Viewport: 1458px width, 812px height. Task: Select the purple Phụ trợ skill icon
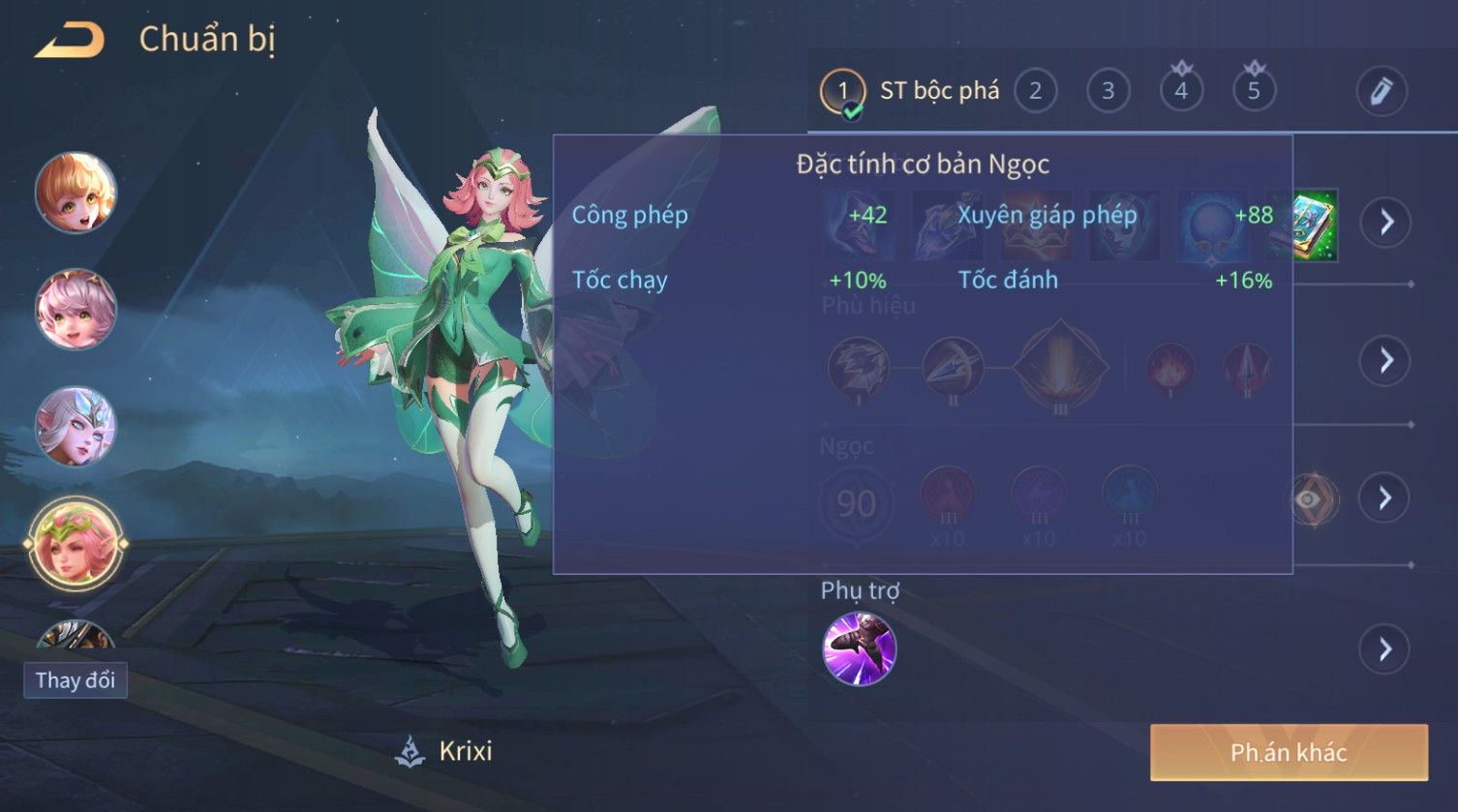click(x=859, y=648)
